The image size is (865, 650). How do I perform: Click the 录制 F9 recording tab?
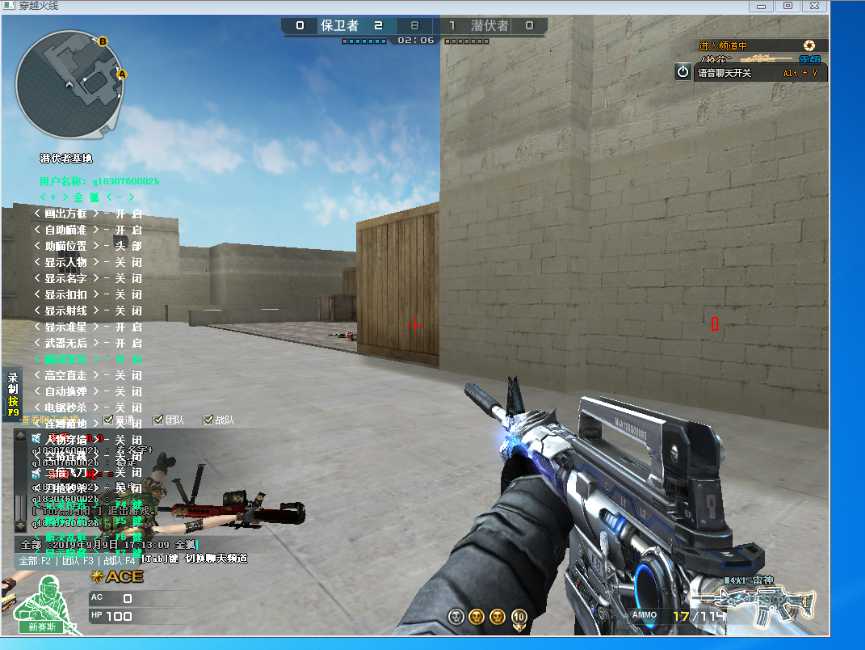pyautogui.click(x=13, y=395)
